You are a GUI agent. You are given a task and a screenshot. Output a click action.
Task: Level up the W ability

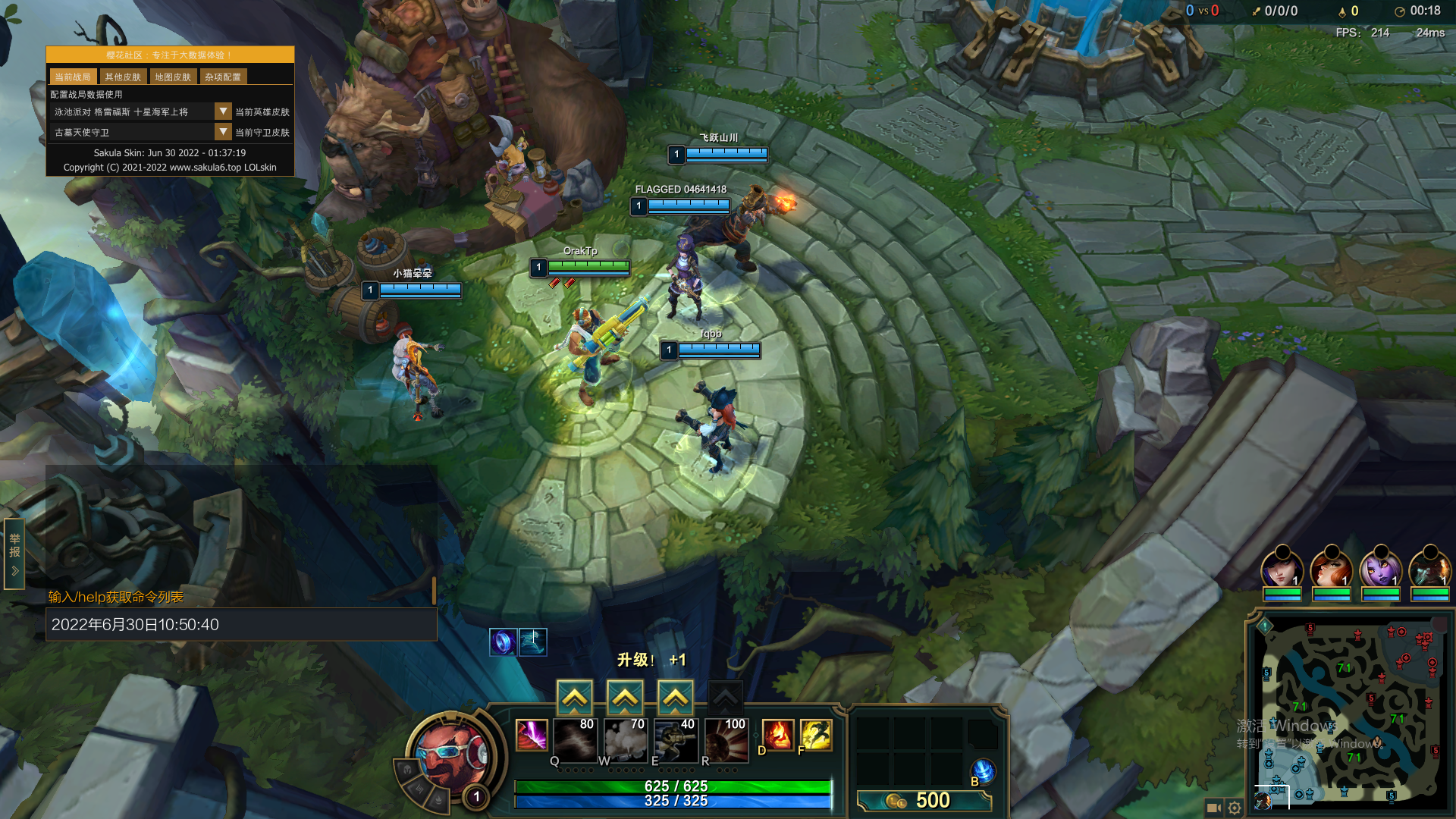(x=625, y=697)
